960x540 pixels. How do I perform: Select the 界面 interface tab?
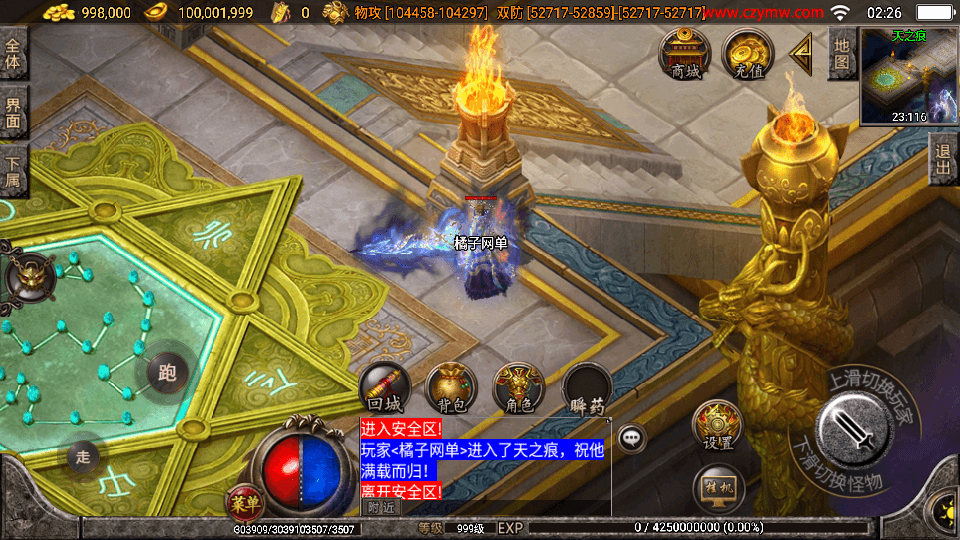[14, 112]
